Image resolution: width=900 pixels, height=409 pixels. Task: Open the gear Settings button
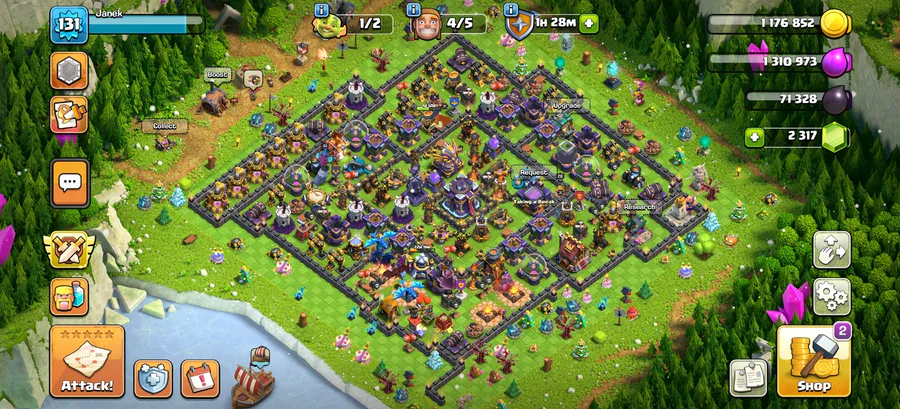(831, 296)
